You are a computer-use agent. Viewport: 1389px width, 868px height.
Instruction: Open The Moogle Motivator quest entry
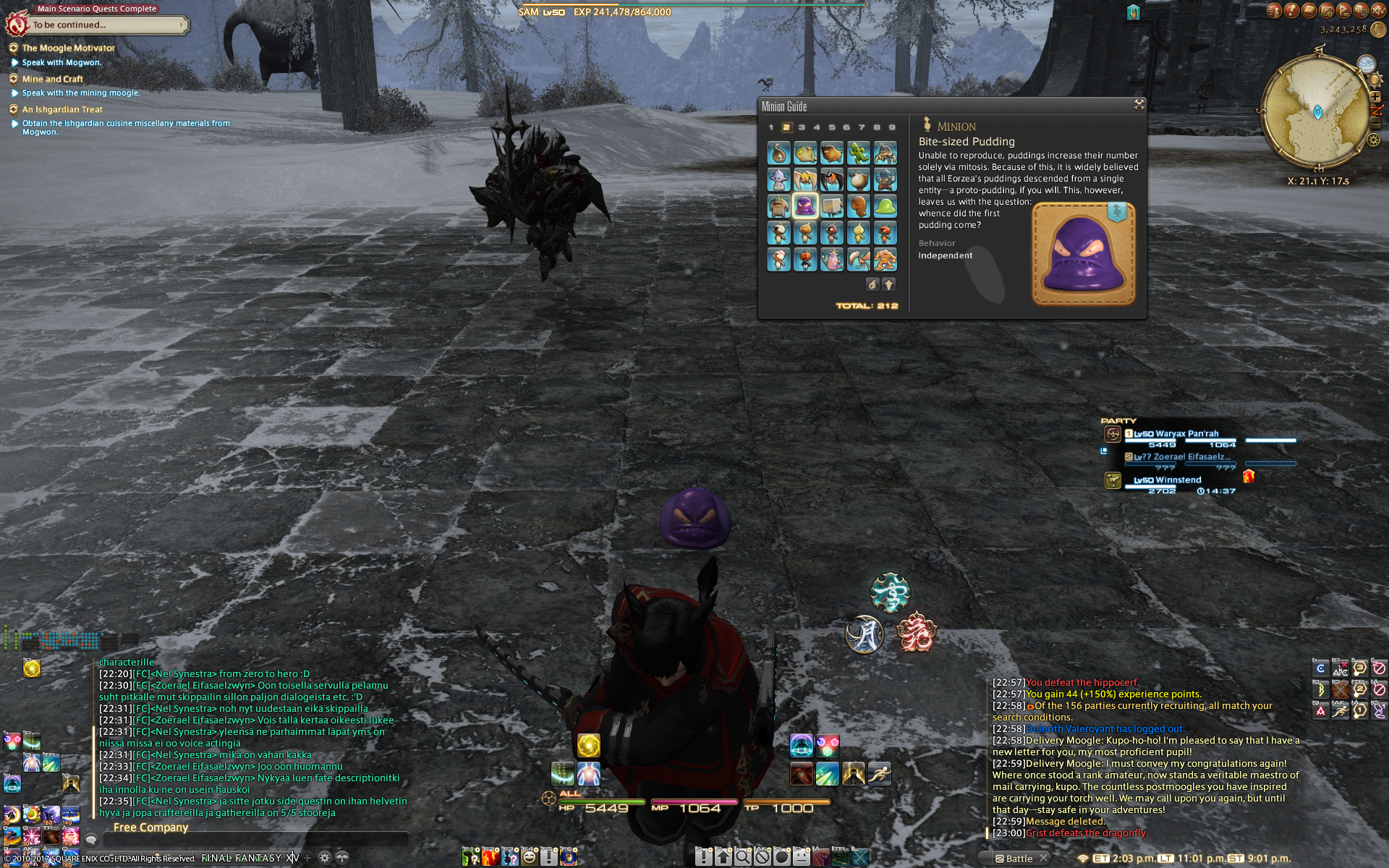tap(68, 48)
